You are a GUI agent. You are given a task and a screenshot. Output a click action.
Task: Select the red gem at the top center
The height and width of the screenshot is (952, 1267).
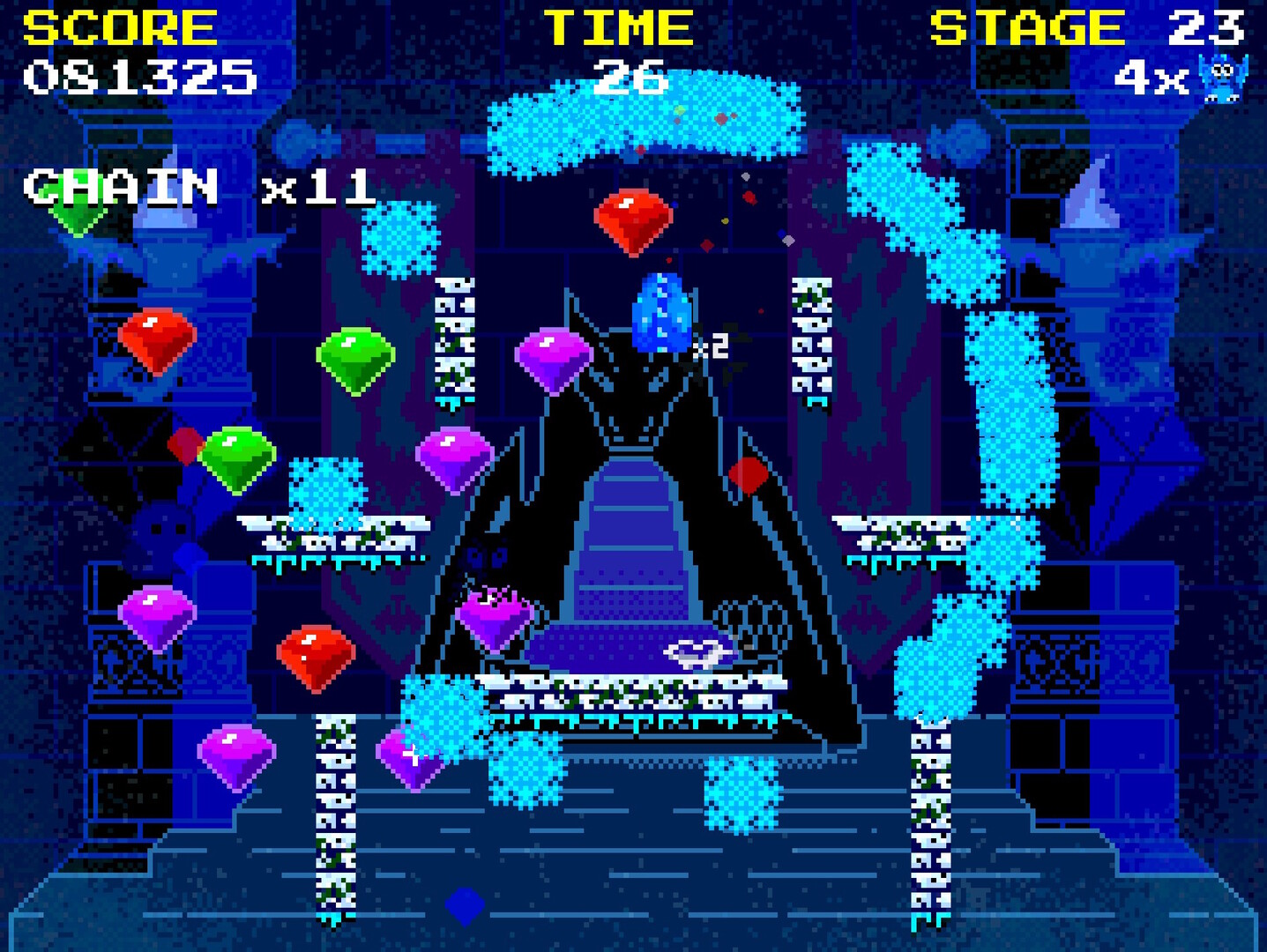tap(634, 222)
